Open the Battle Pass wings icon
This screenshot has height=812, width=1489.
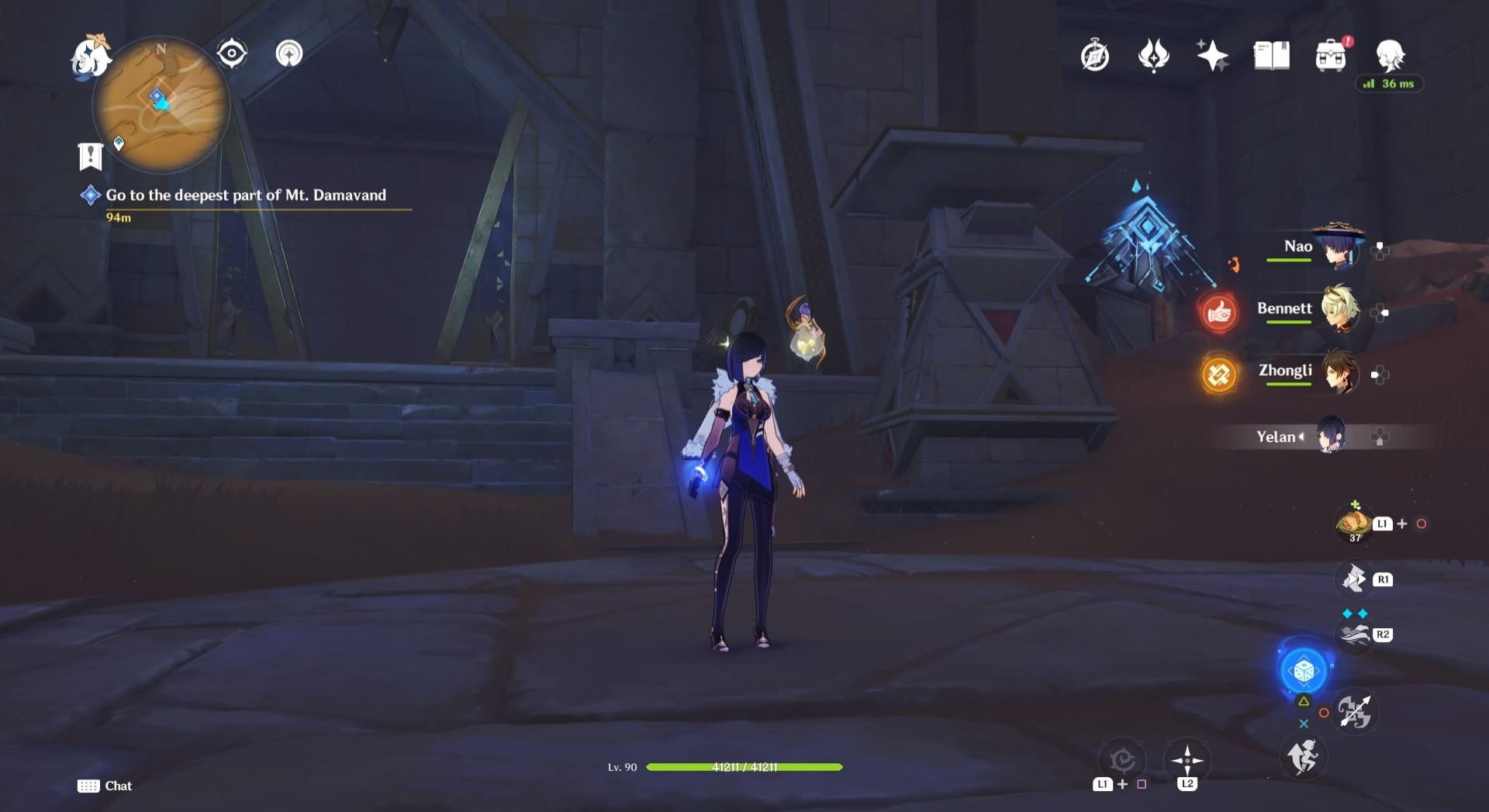[x=1155, y=55]
